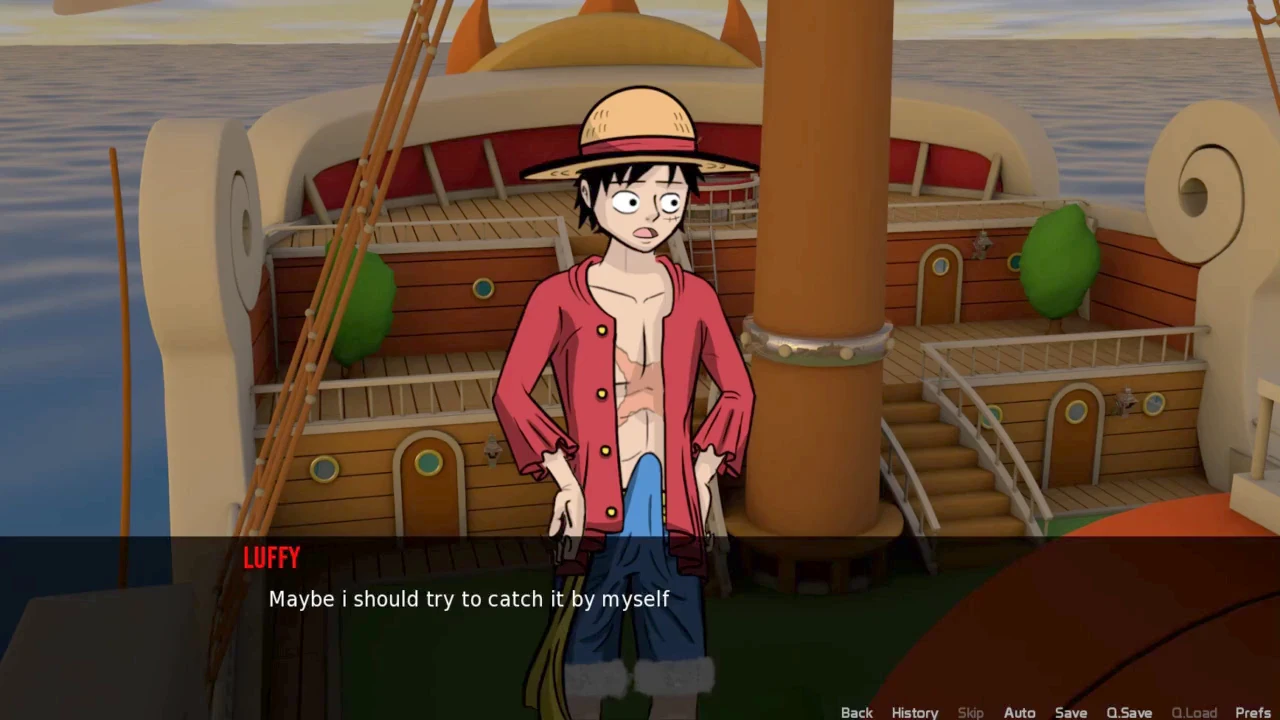Open the Save game menu
Viewport: 1280px width, 720px height.
pyautogui.click(x=1070, y=712)
